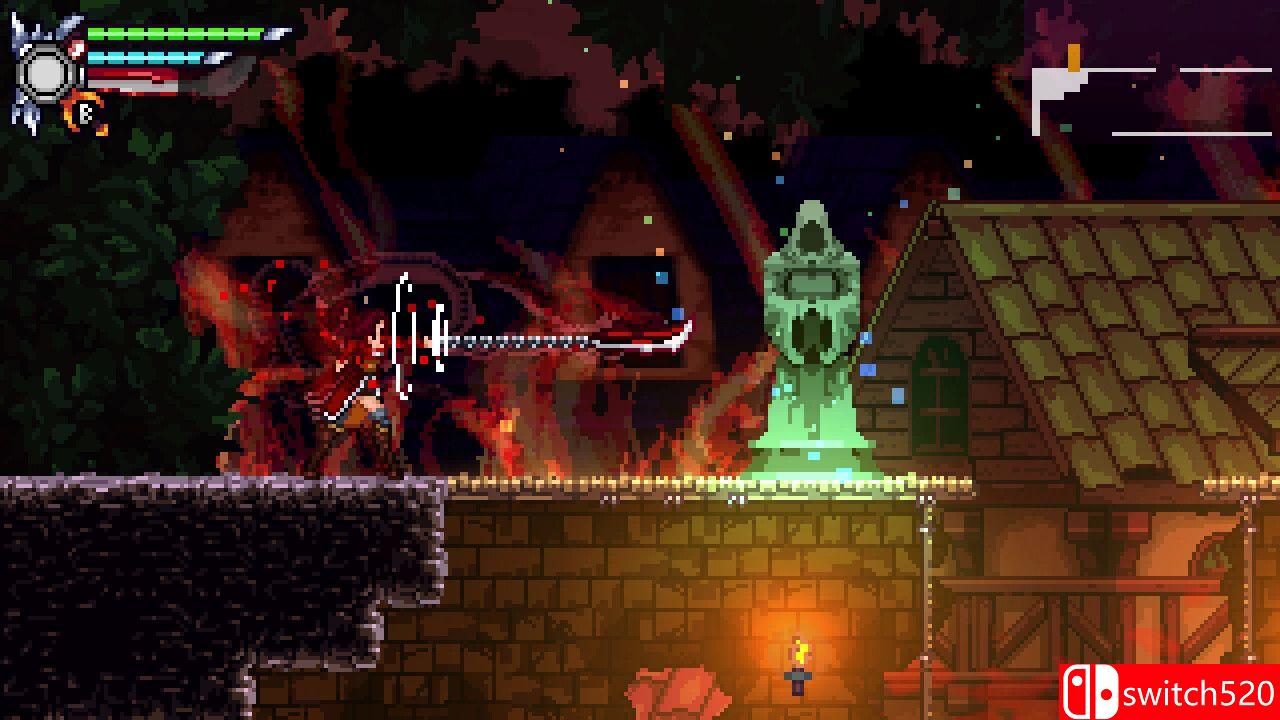Click the wall-mounted torch flame
Image resolution: width=1280 pixels, height=720 pixels.
[x=800, y=650]
